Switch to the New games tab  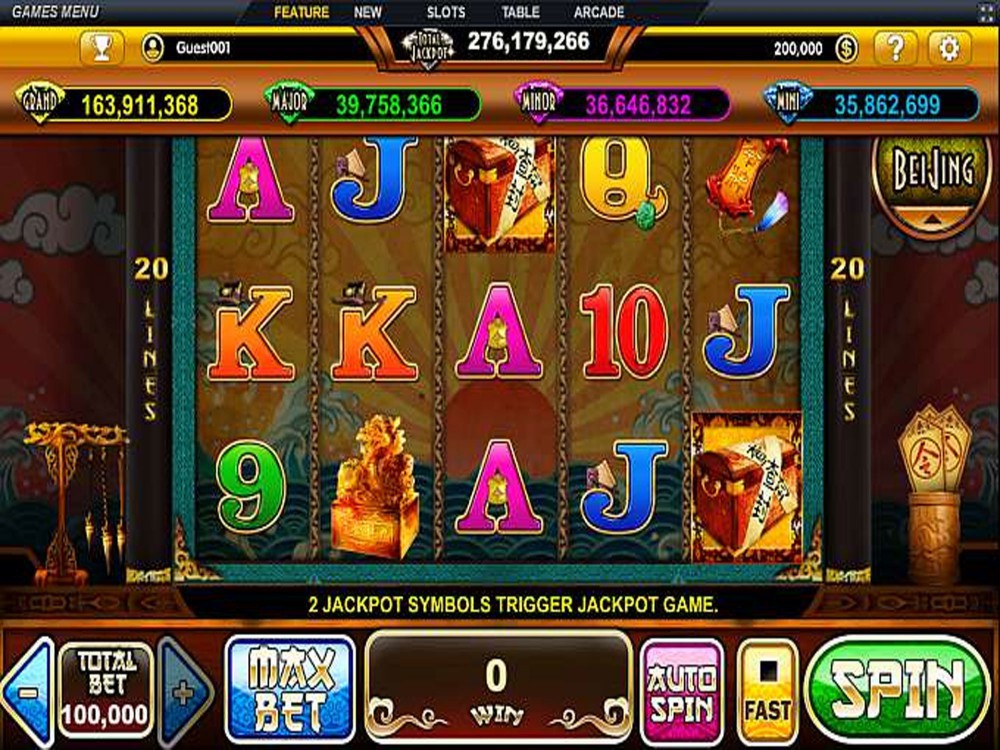click(x=368, y=12)
